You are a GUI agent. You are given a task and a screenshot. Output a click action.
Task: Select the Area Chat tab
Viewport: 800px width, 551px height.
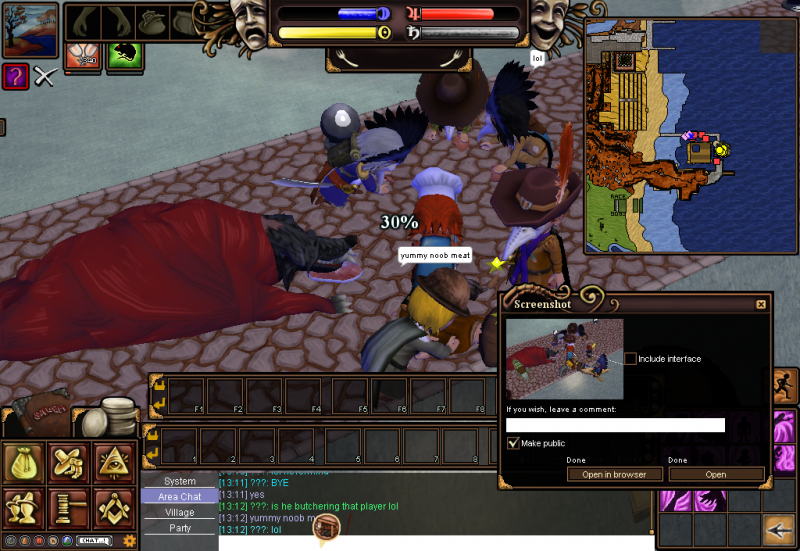tap(180, 497)
